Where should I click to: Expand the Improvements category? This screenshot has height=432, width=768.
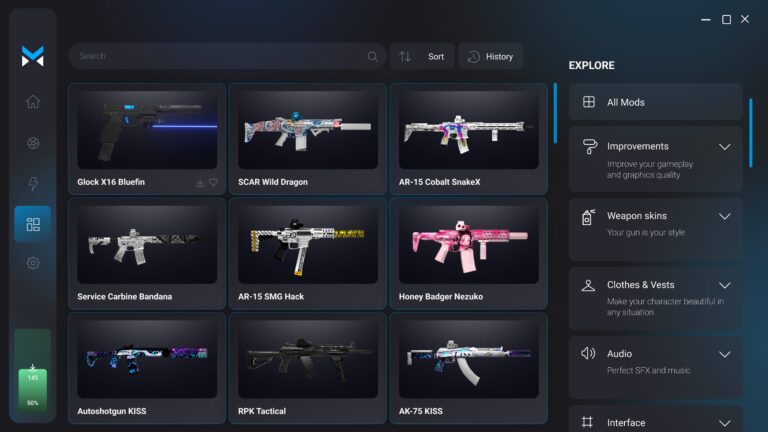[725, 146]
